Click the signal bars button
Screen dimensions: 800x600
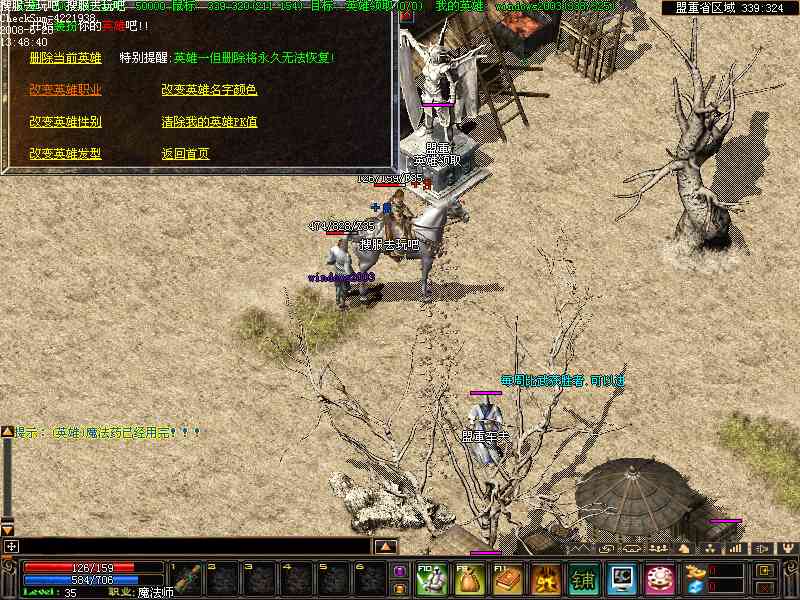pos(735,548)
